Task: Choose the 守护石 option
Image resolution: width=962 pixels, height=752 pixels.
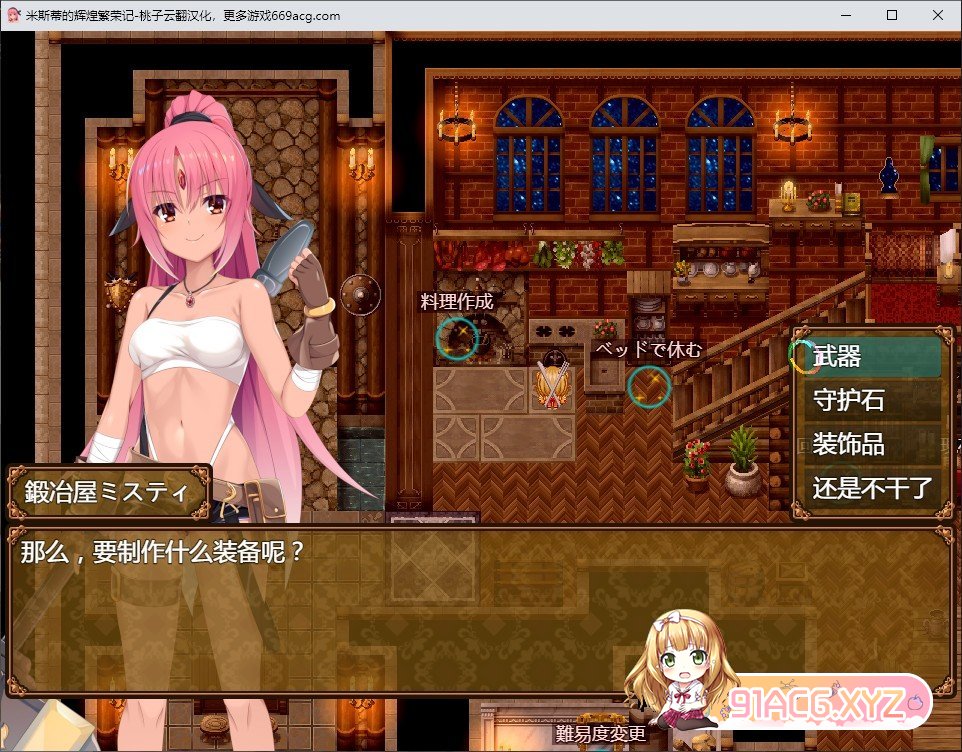Action: pos(871,400)
